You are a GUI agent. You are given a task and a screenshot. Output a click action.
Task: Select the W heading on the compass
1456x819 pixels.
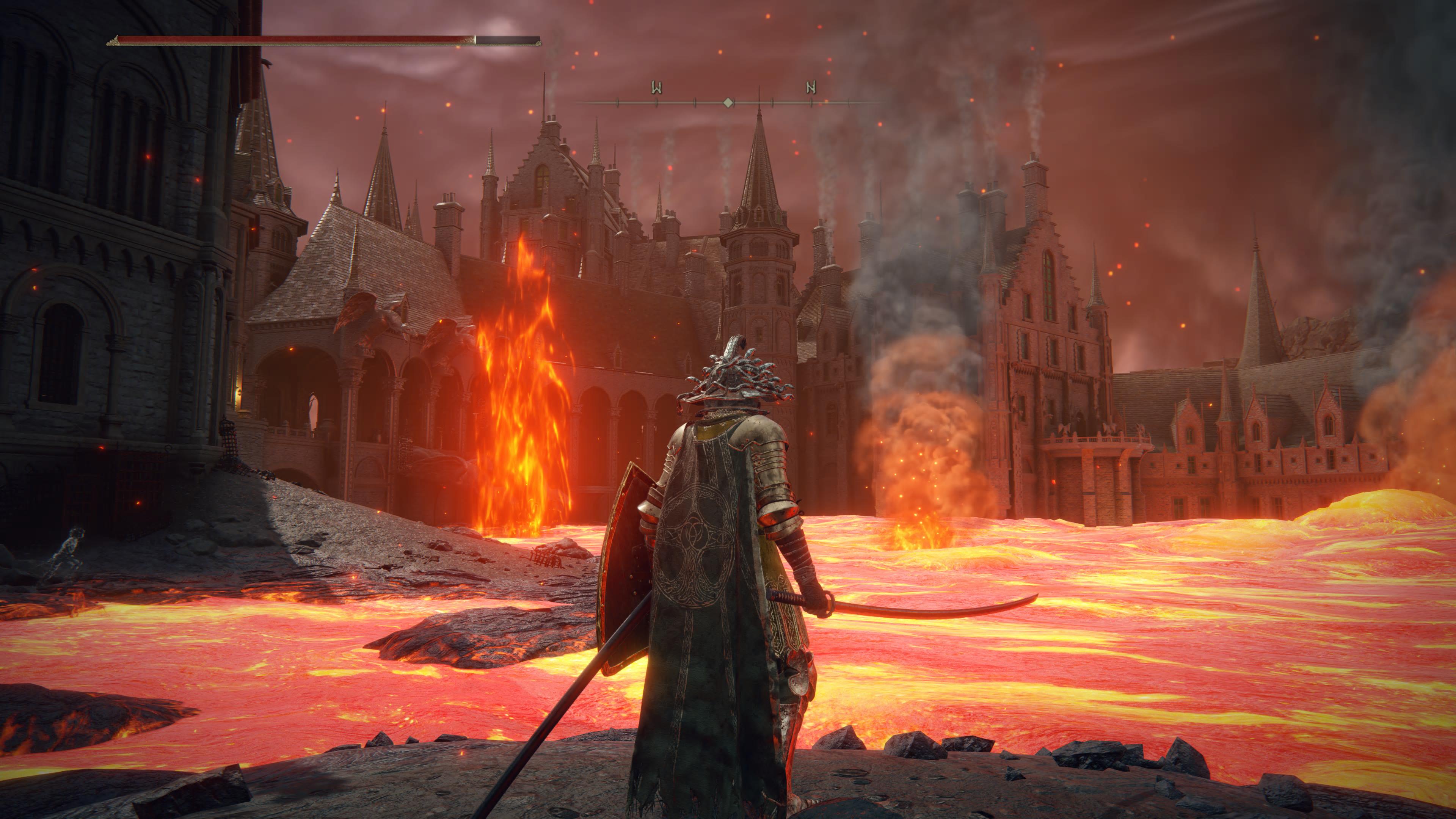tap(656, 88)
